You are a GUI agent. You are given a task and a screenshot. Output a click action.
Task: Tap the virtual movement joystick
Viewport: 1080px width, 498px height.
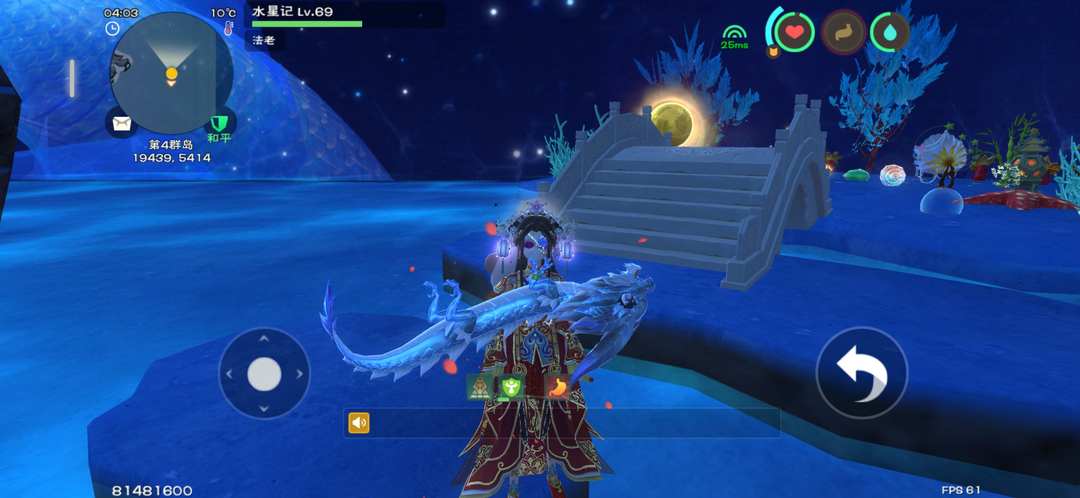coord(264,374)
